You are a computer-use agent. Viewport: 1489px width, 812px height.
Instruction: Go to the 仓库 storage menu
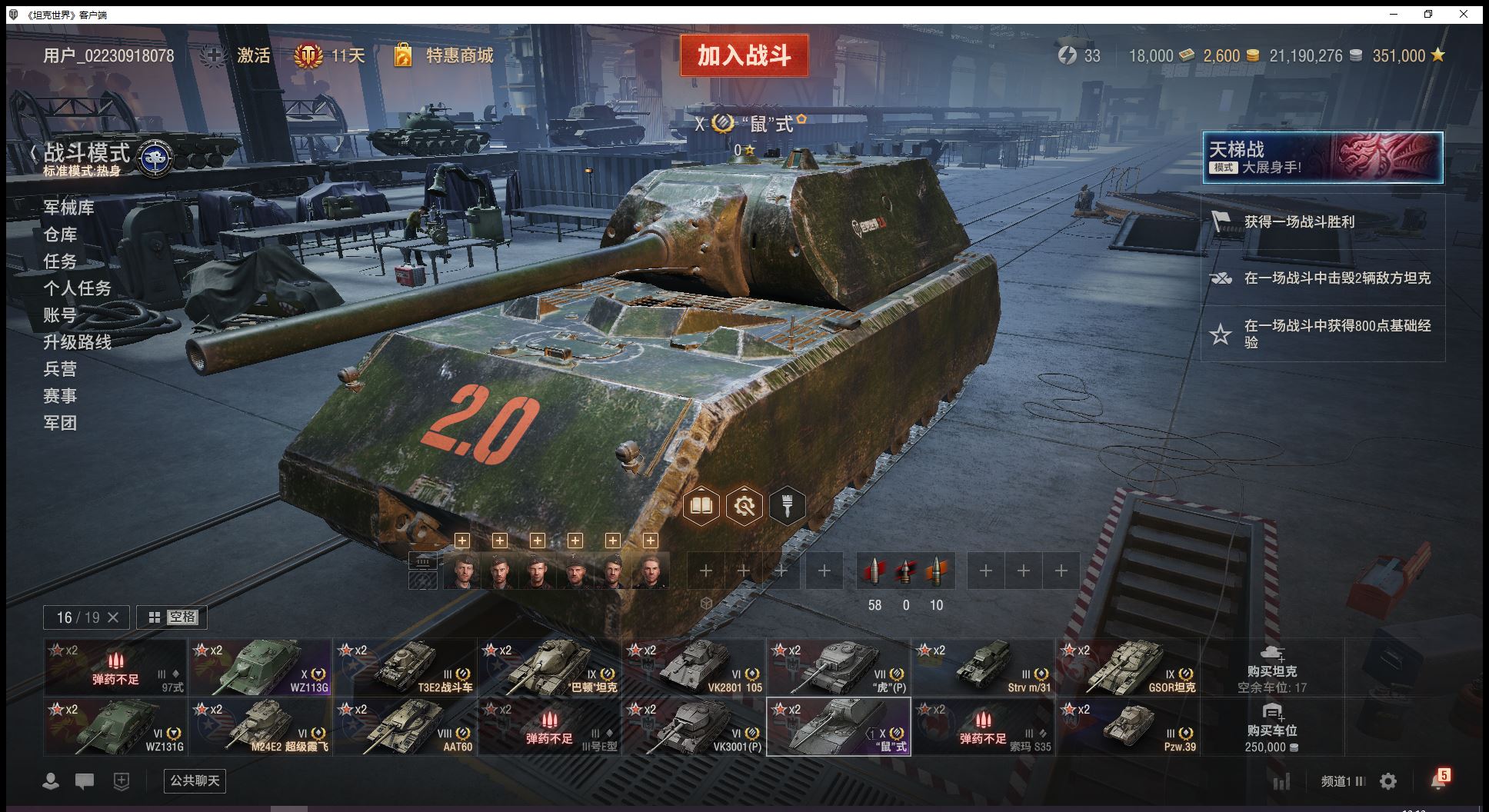coord(60,235)
